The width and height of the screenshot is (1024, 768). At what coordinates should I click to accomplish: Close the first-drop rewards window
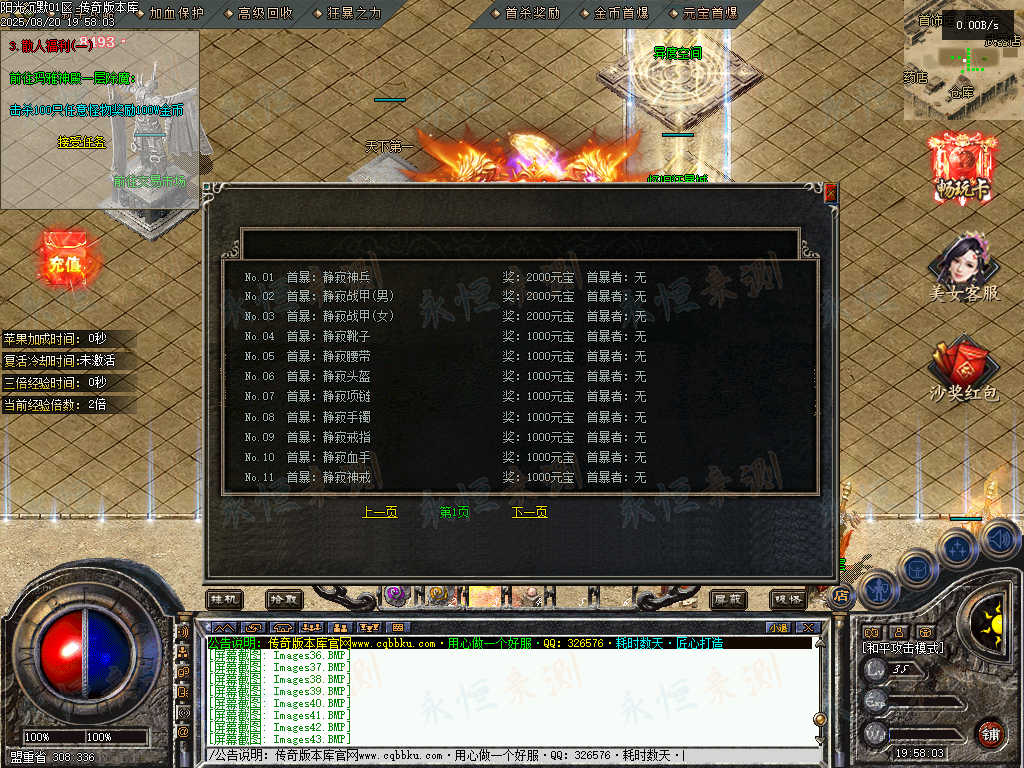tap(829, 191)
